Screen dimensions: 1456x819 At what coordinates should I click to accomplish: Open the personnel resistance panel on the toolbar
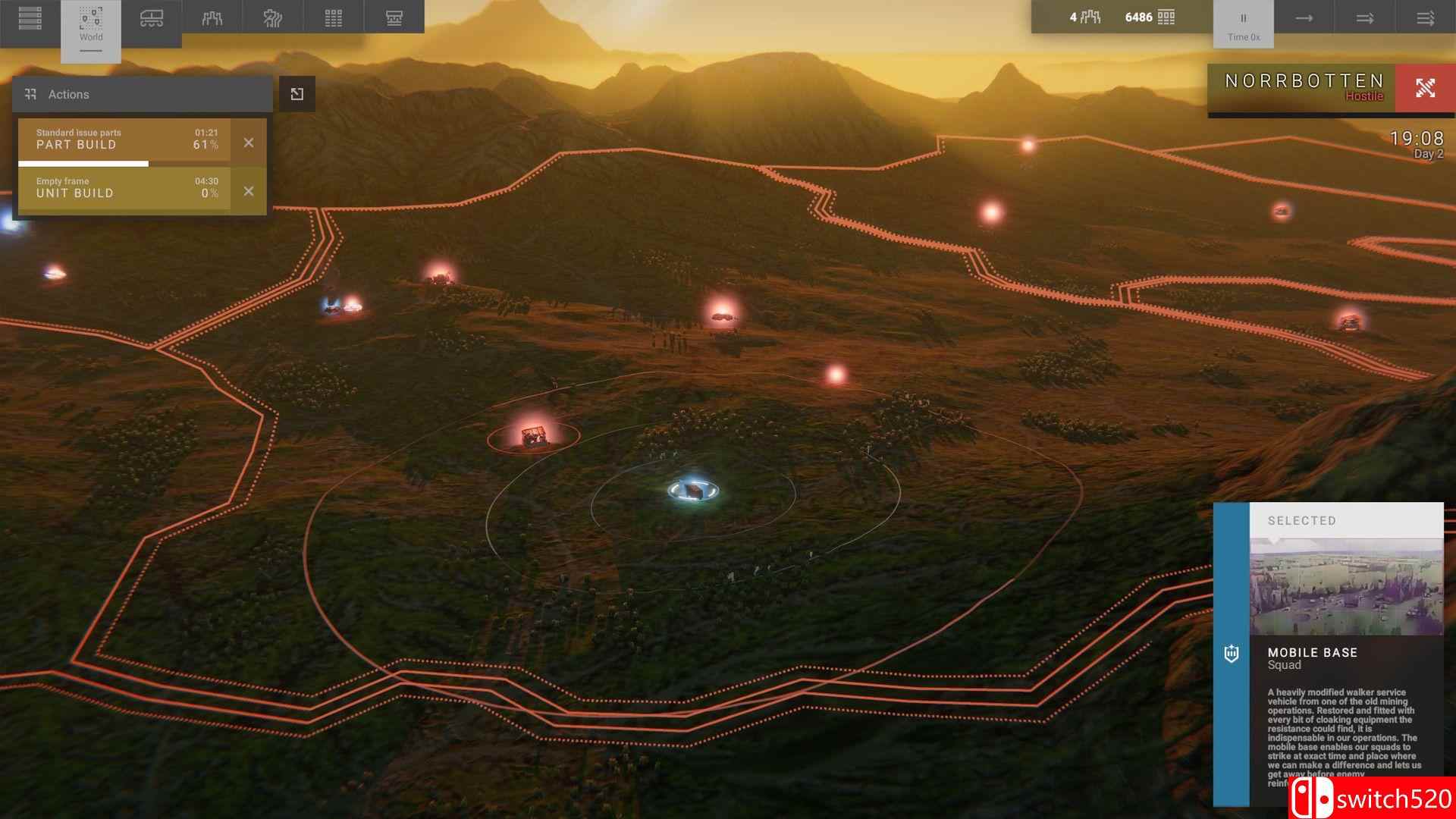point(273,17)
